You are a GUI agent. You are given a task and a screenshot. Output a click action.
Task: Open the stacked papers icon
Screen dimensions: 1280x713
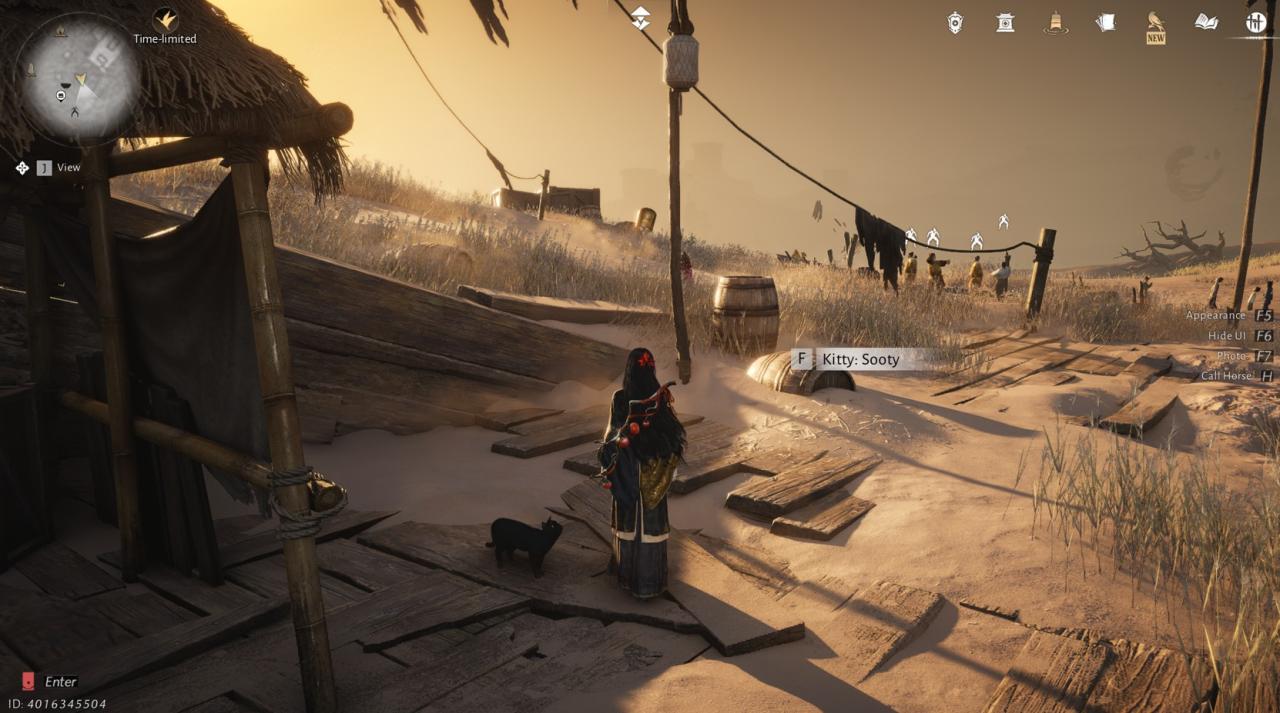(x=1105, y=22)
